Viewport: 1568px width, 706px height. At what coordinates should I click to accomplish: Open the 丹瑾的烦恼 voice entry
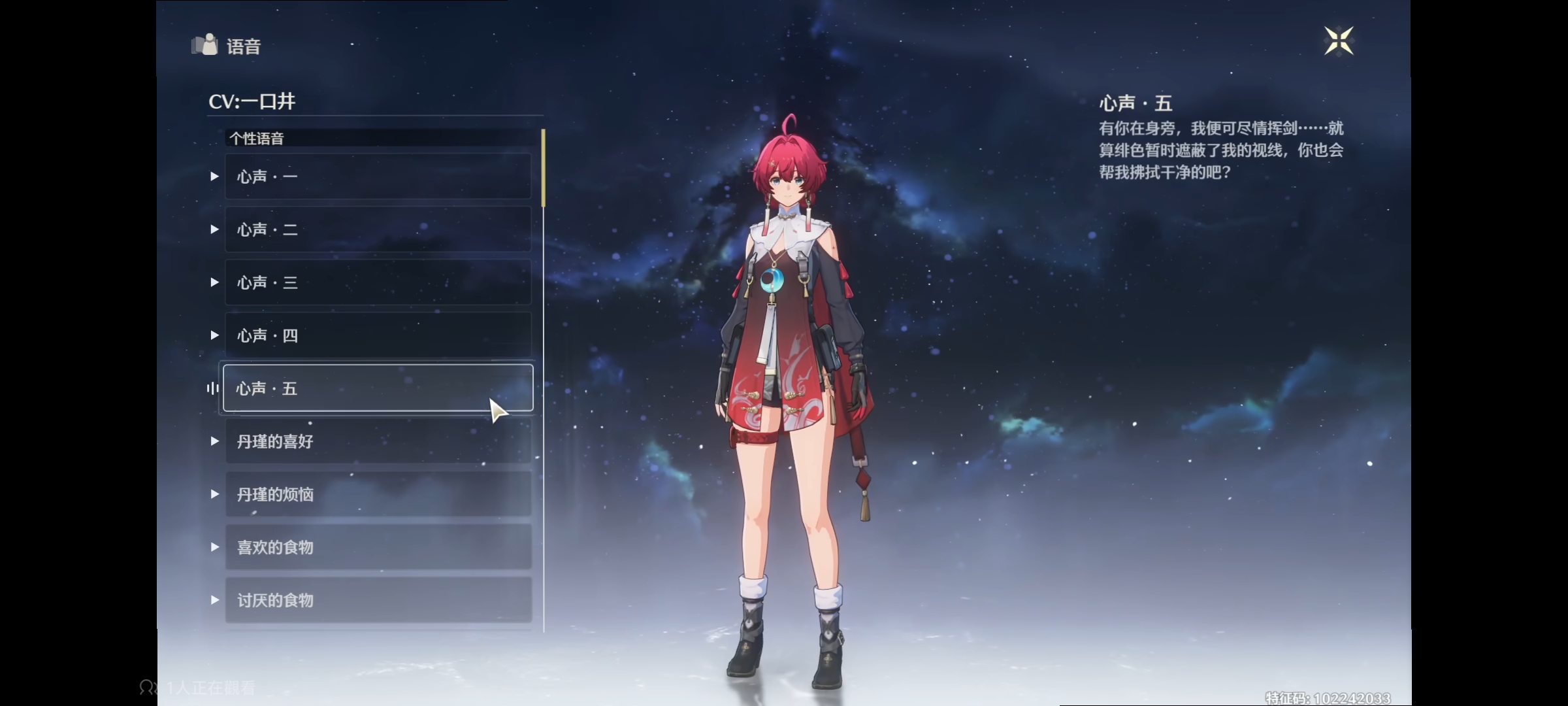[378, 494]
